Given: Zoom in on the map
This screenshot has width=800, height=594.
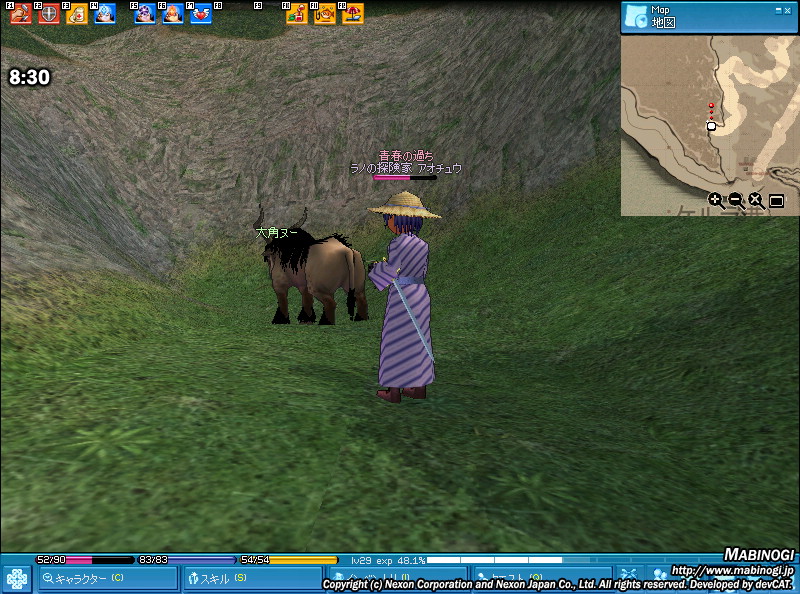Looking at the screenshot, I should (x=716, y=200).
